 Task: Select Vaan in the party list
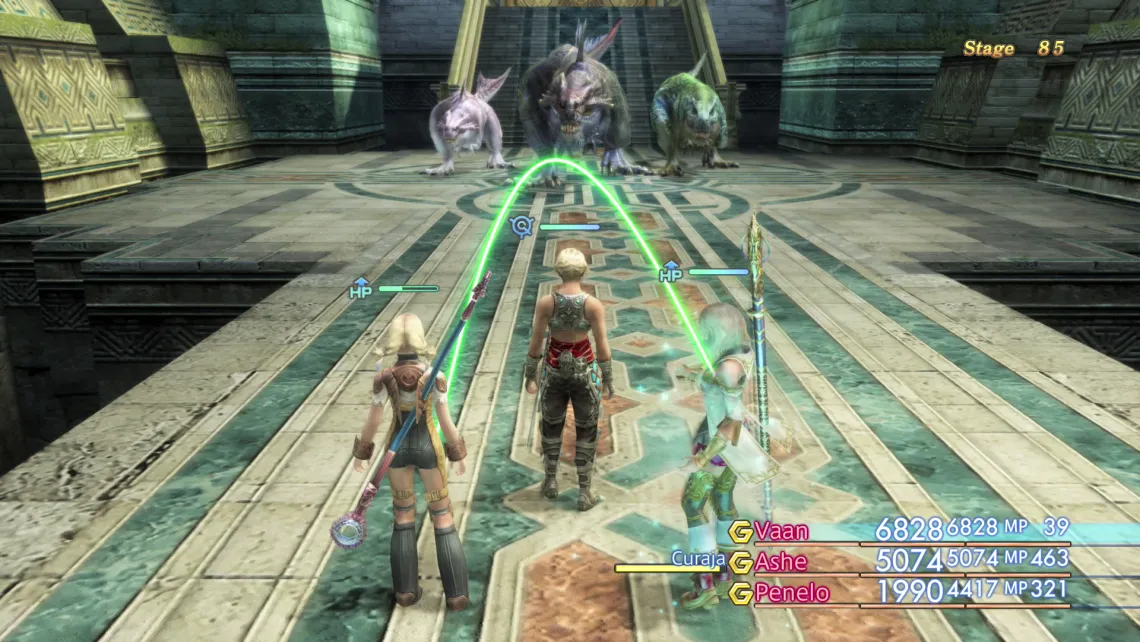coord(782,531)
